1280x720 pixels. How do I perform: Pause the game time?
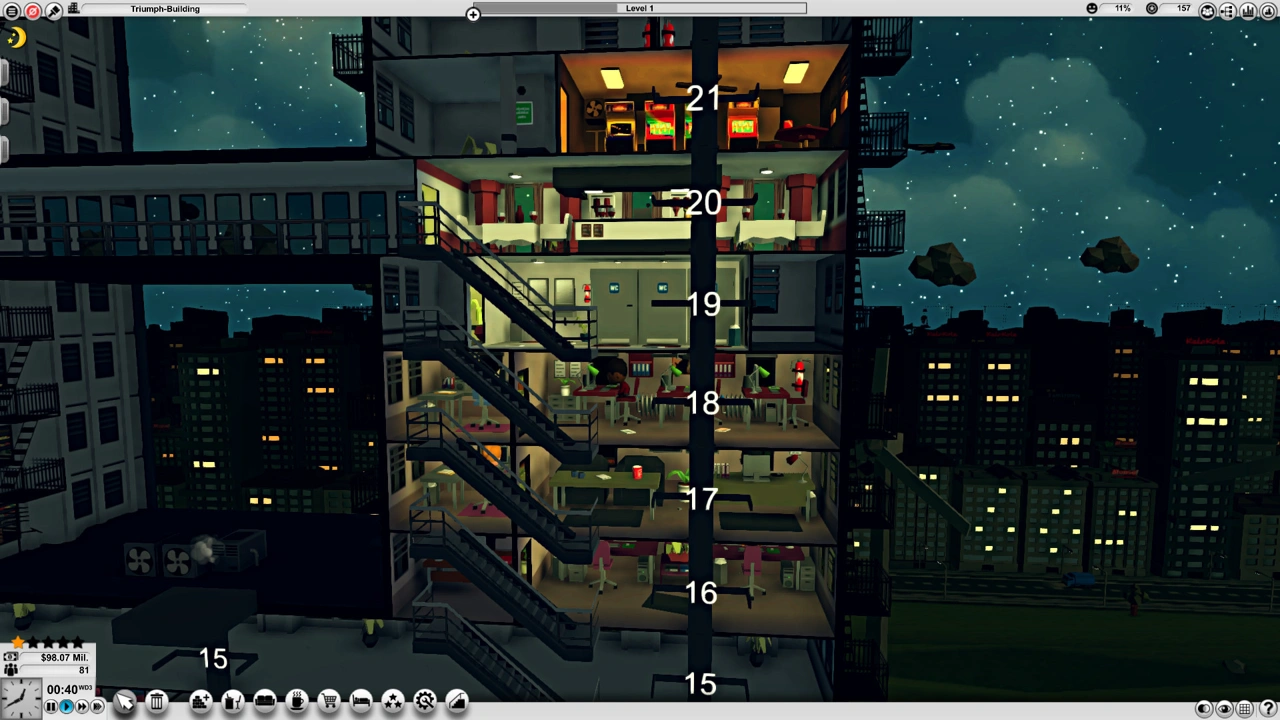[x=51, y=706]
